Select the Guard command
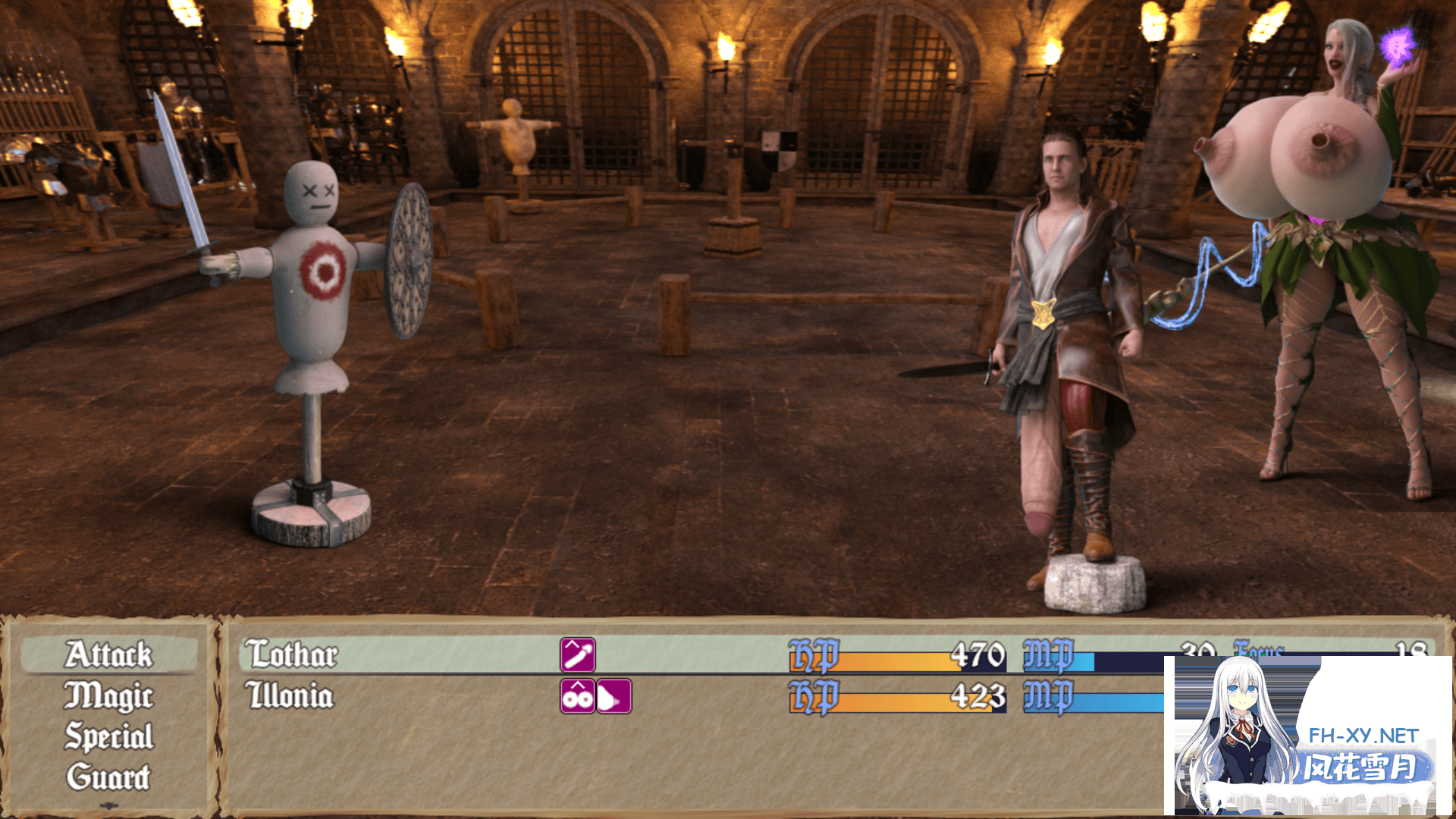 pos(108,777)
